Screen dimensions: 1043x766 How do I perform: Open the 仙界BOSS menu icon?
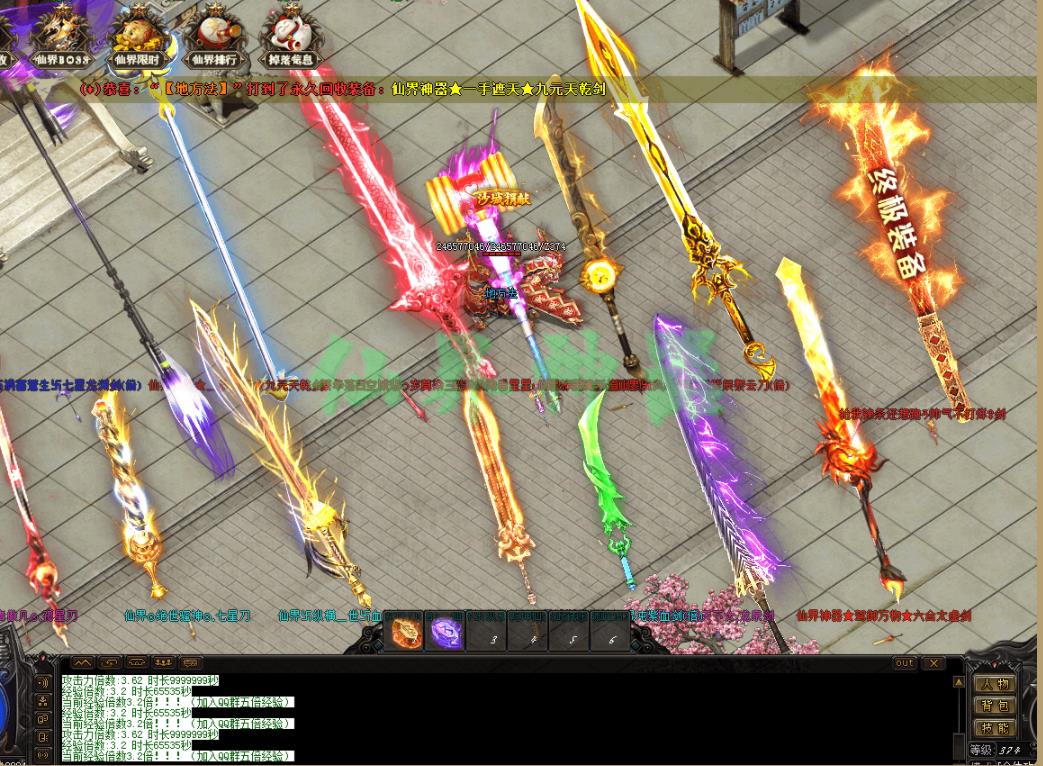(62, 34)
